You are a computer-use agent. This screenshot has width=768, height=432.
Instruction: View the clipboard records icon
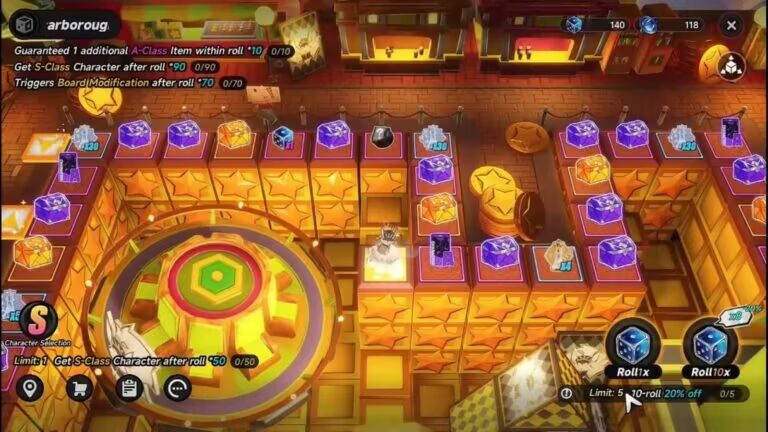129,388
